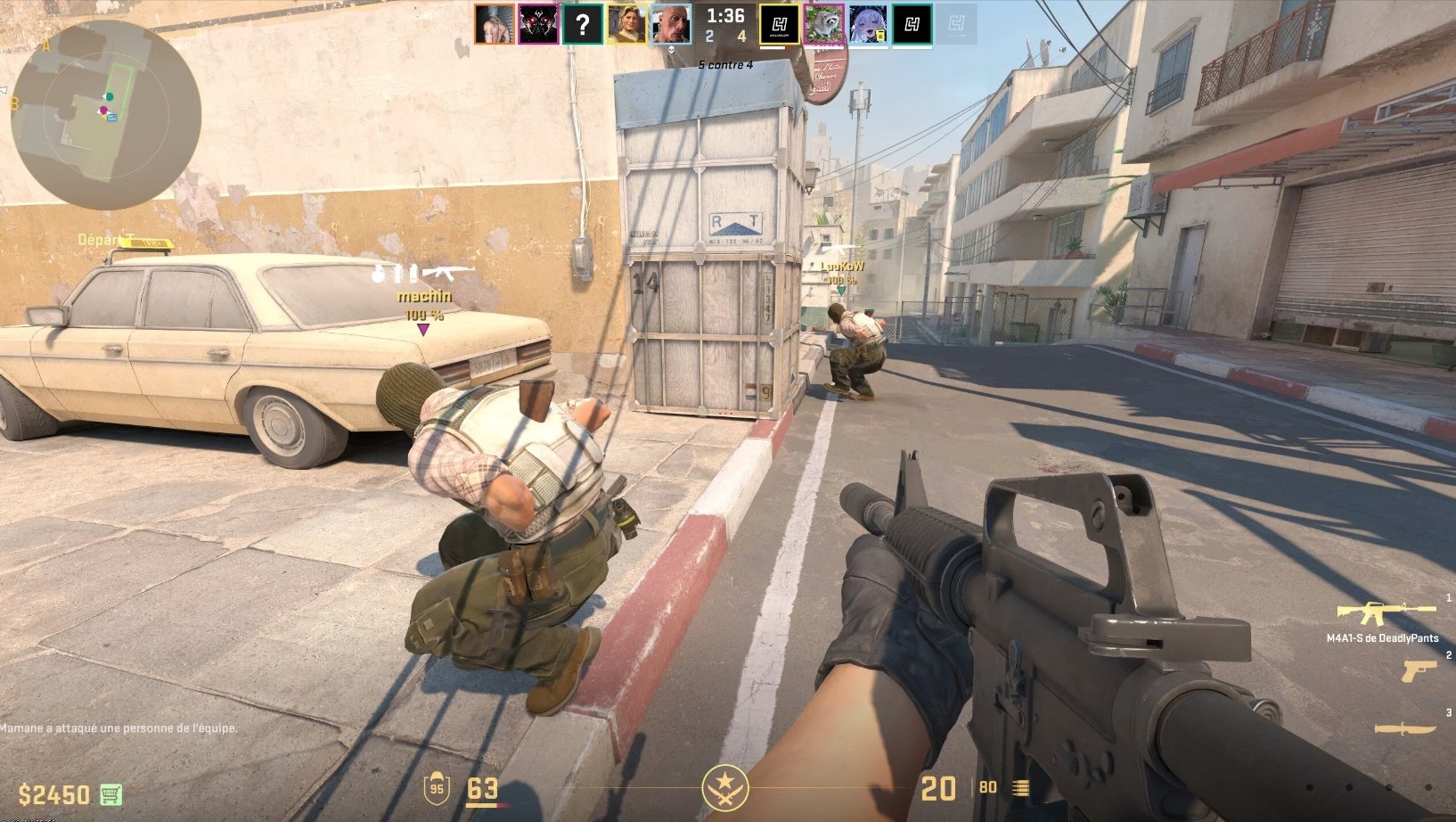1456x822 pixels.
Task: Click the anime avatar with the defuse kit badge
Action: 868,25
